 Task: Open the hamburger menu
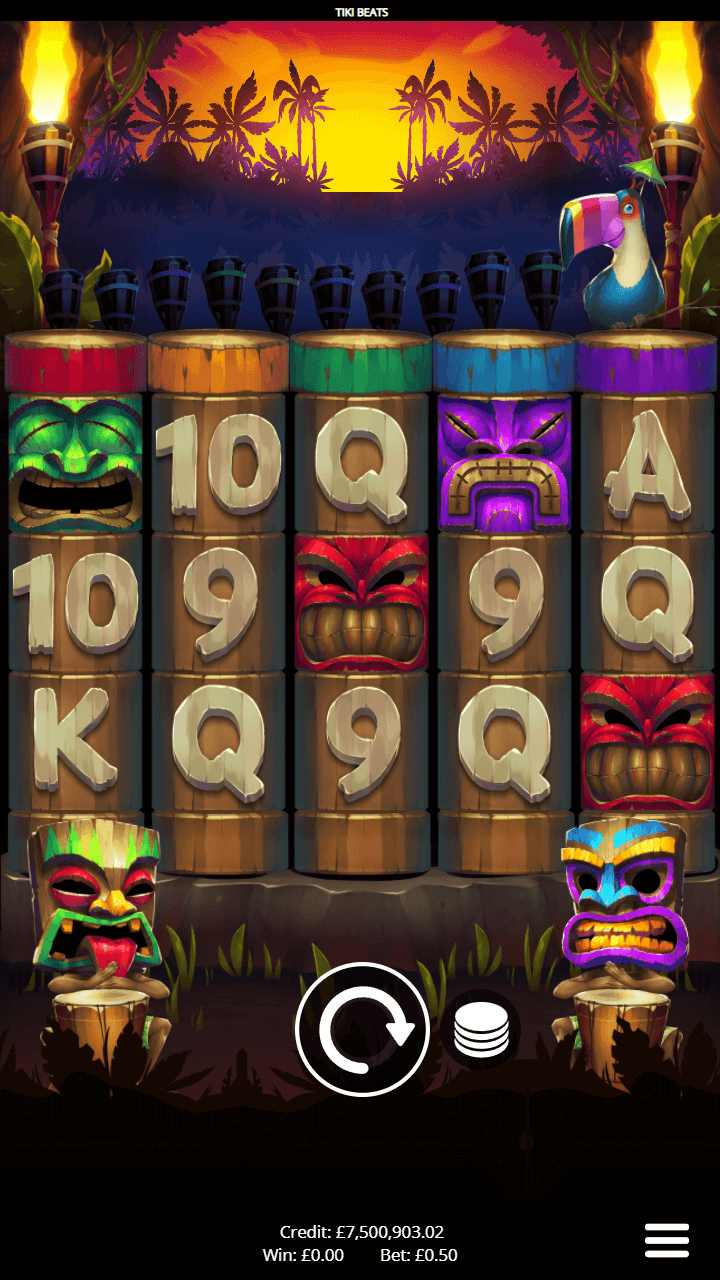click(x=667, y=1240)
